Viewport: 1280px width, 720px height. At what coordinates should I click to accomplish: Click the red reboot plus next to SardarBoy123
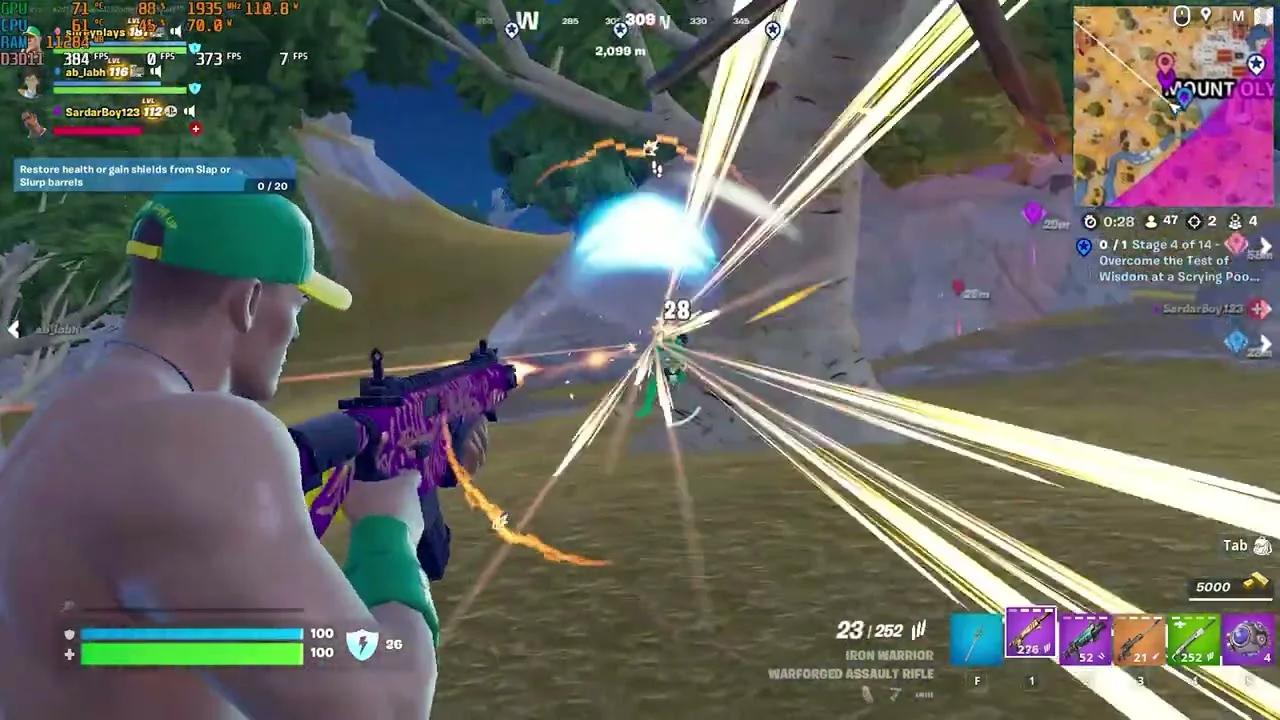pos(196,129)
